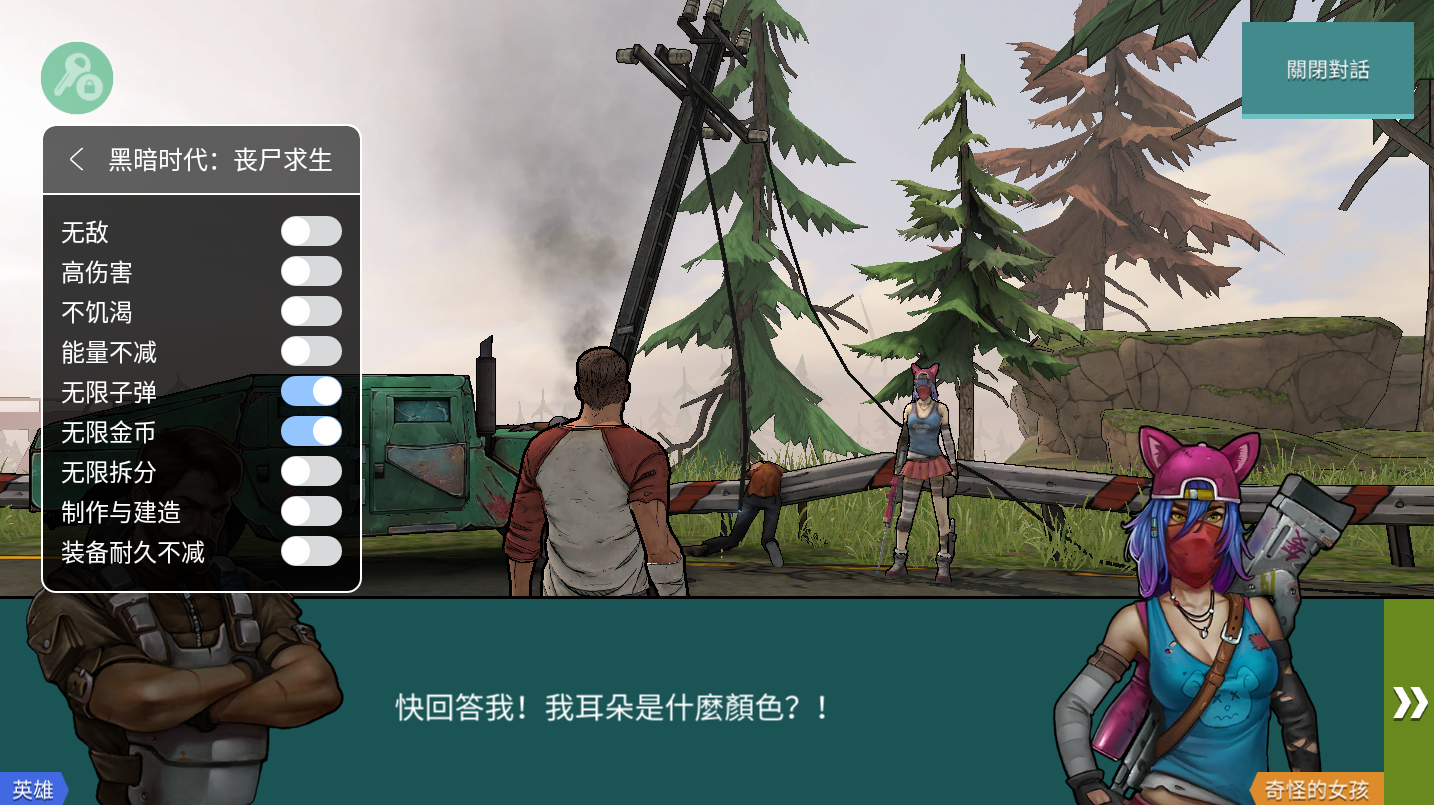The image size is (1434, 805).
Task: Tap the back arrow on the cheat panel
Action: coord(77,158)
